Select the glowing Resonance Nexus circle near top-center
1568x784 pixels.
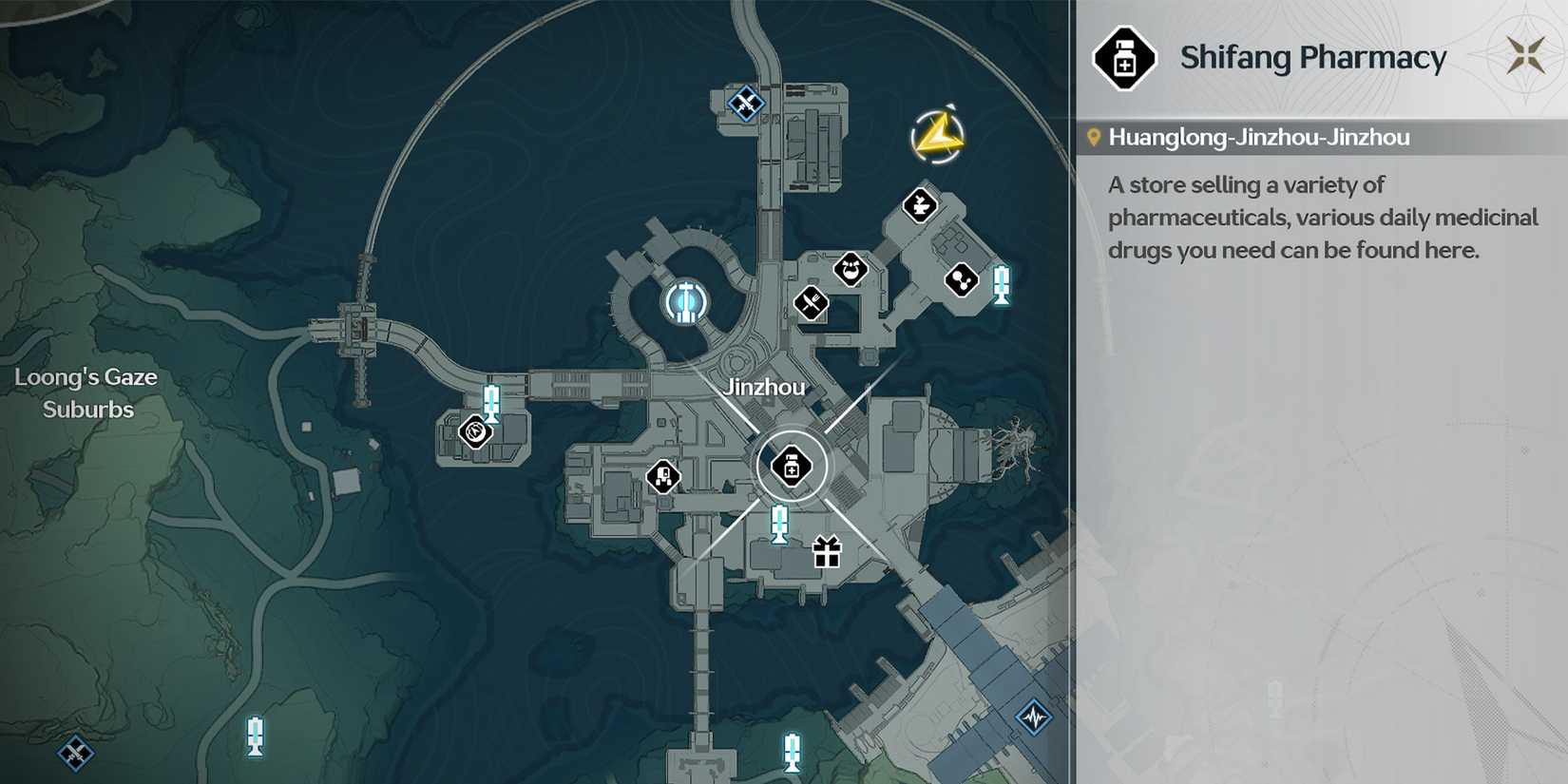pos(686,300)
